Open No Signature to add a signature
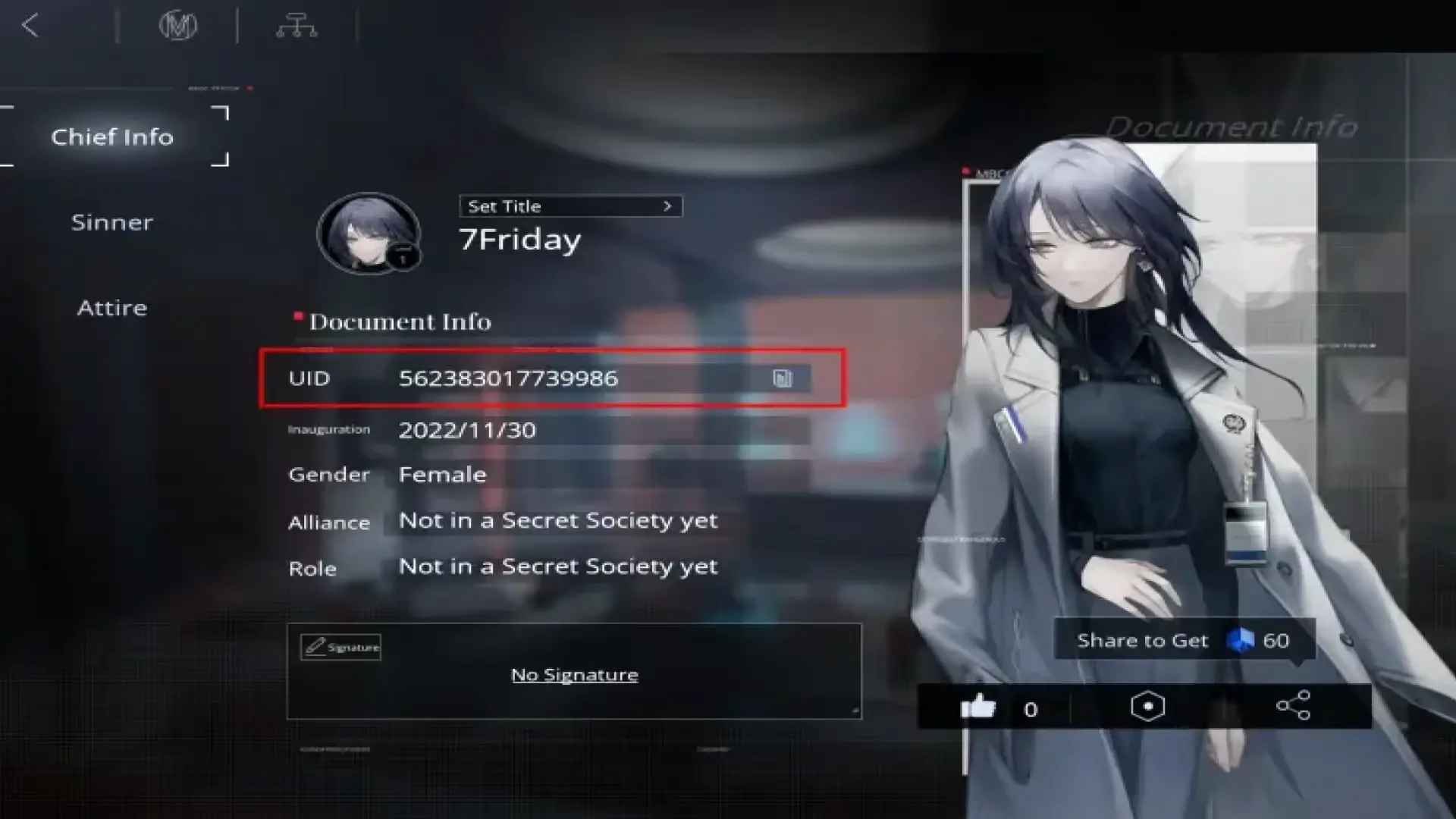1456x819 pixels. click(574, 674)
